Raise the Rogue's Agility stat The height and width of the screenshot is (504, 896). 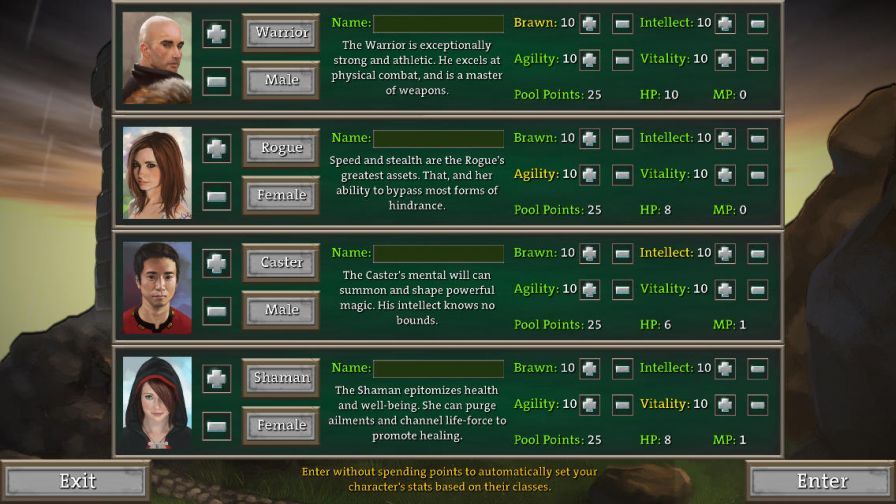(x=590, y=174)
